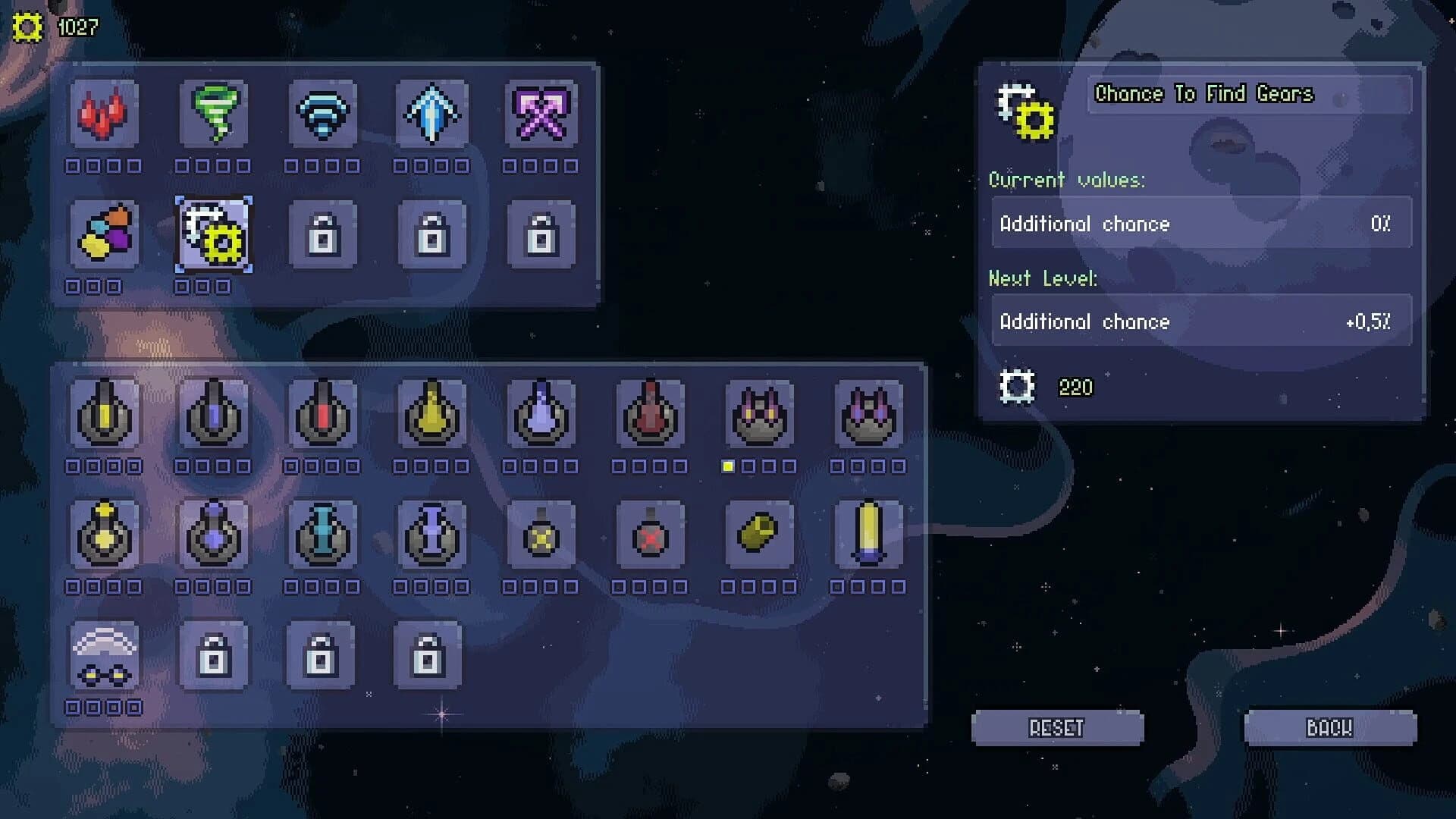The width and height of the screenshot is (1456, 819).
Task: Select the red wings upgrade icon
Action: coord(104,115)
